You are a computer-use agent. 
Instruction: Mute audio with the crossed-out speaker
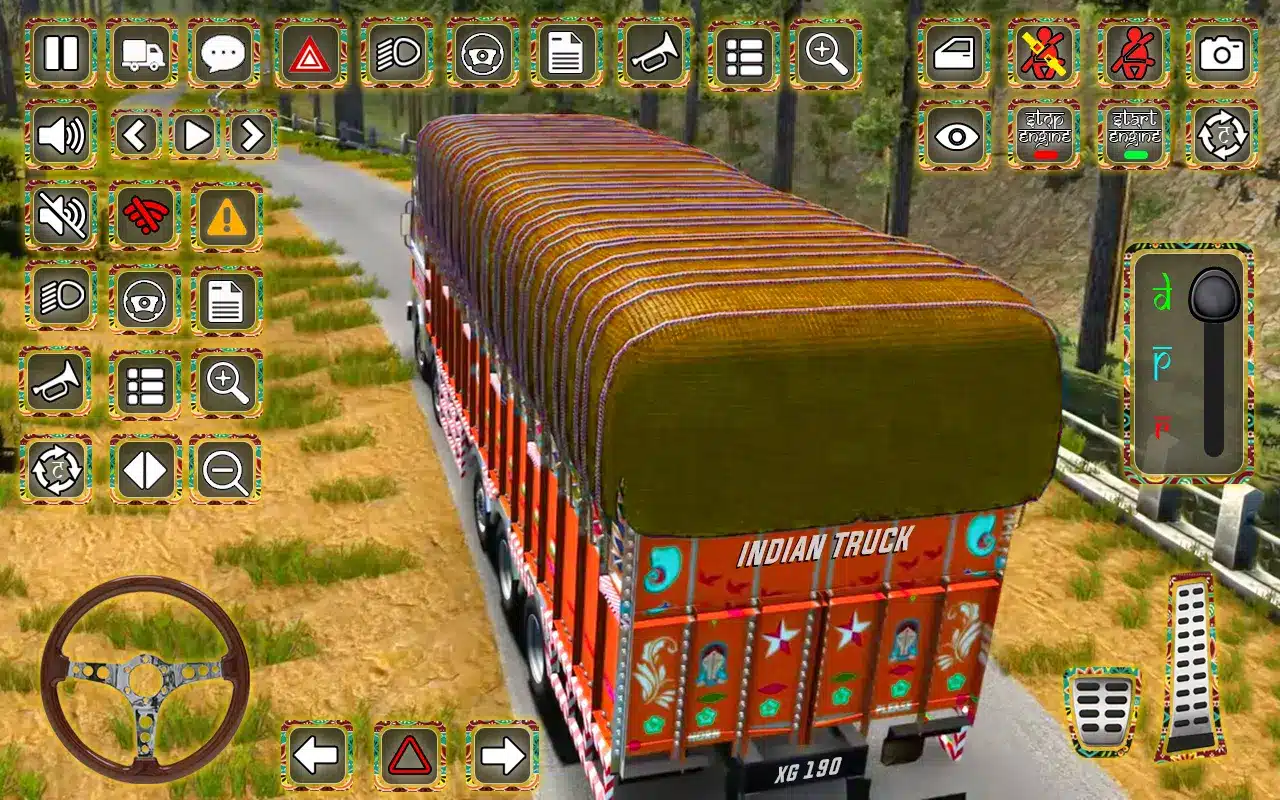61,216
